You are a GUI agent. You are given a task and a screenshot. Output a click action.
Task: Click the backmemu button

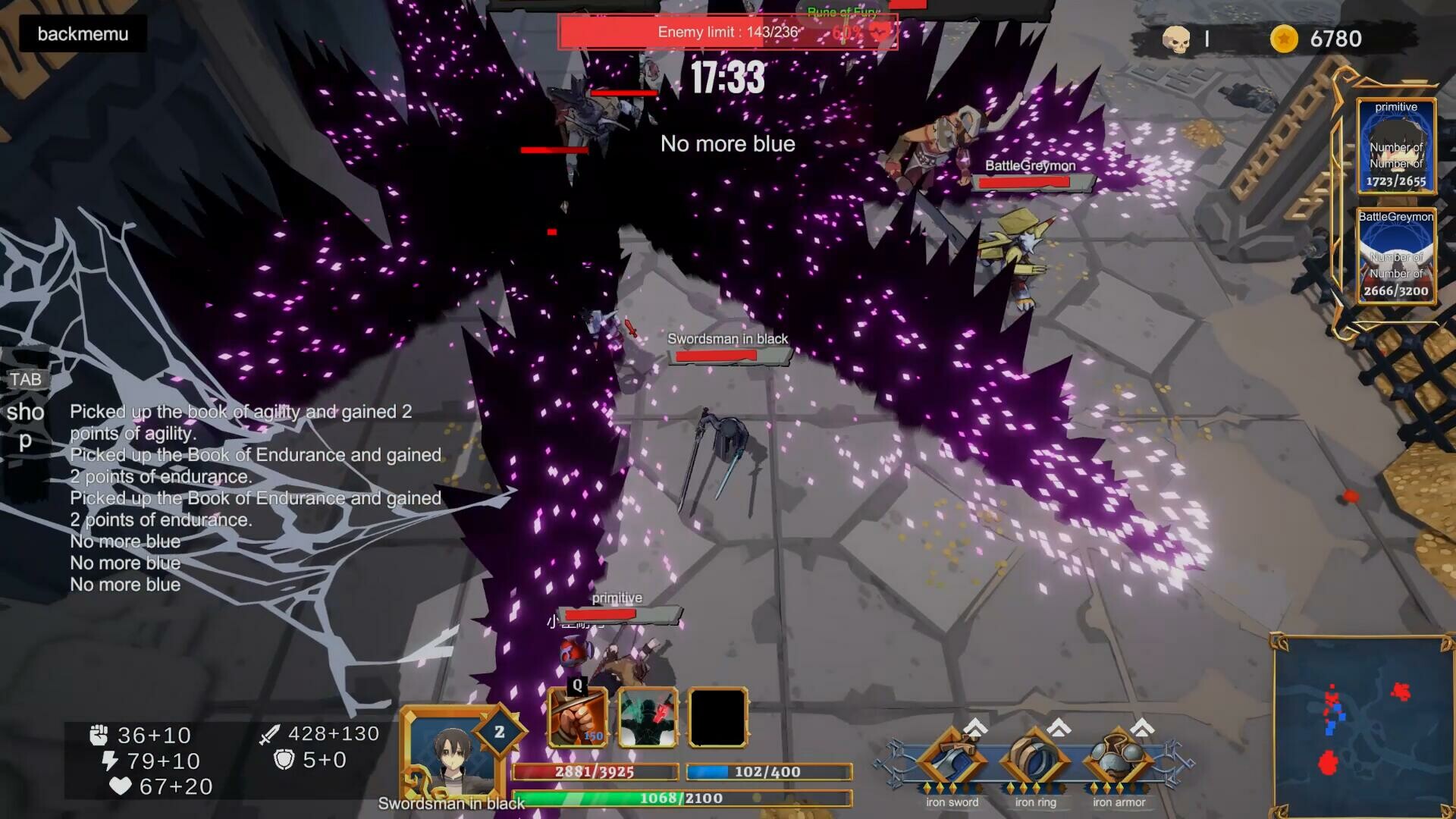(x=82, y=34)
